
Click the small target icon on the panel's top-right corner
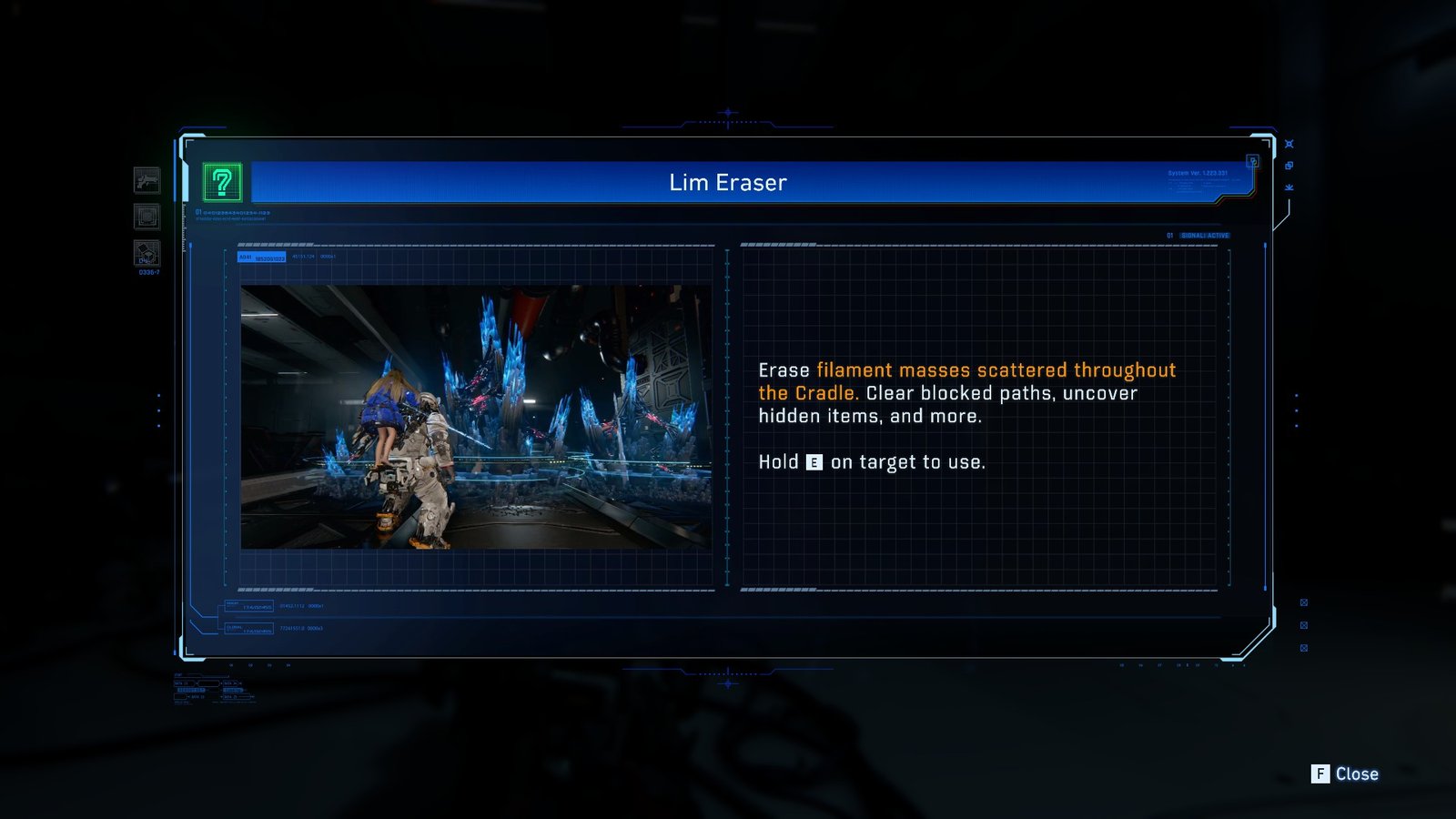(1254, 161)
